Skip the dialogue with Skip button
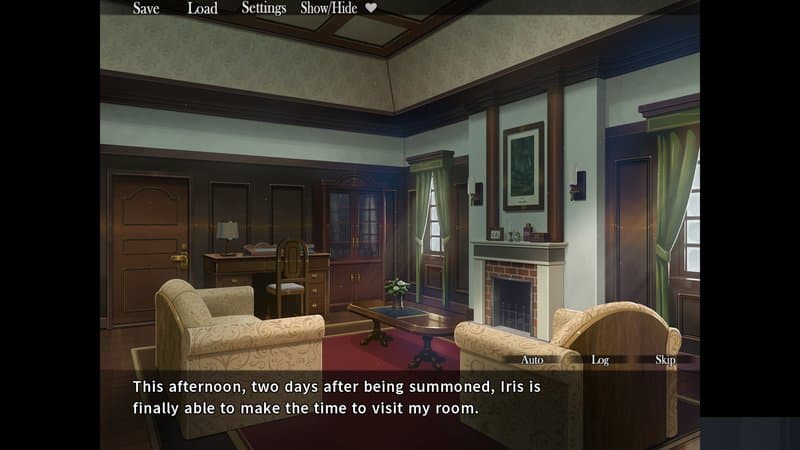This screenshot has height=450, width=800. pos(665,359)
